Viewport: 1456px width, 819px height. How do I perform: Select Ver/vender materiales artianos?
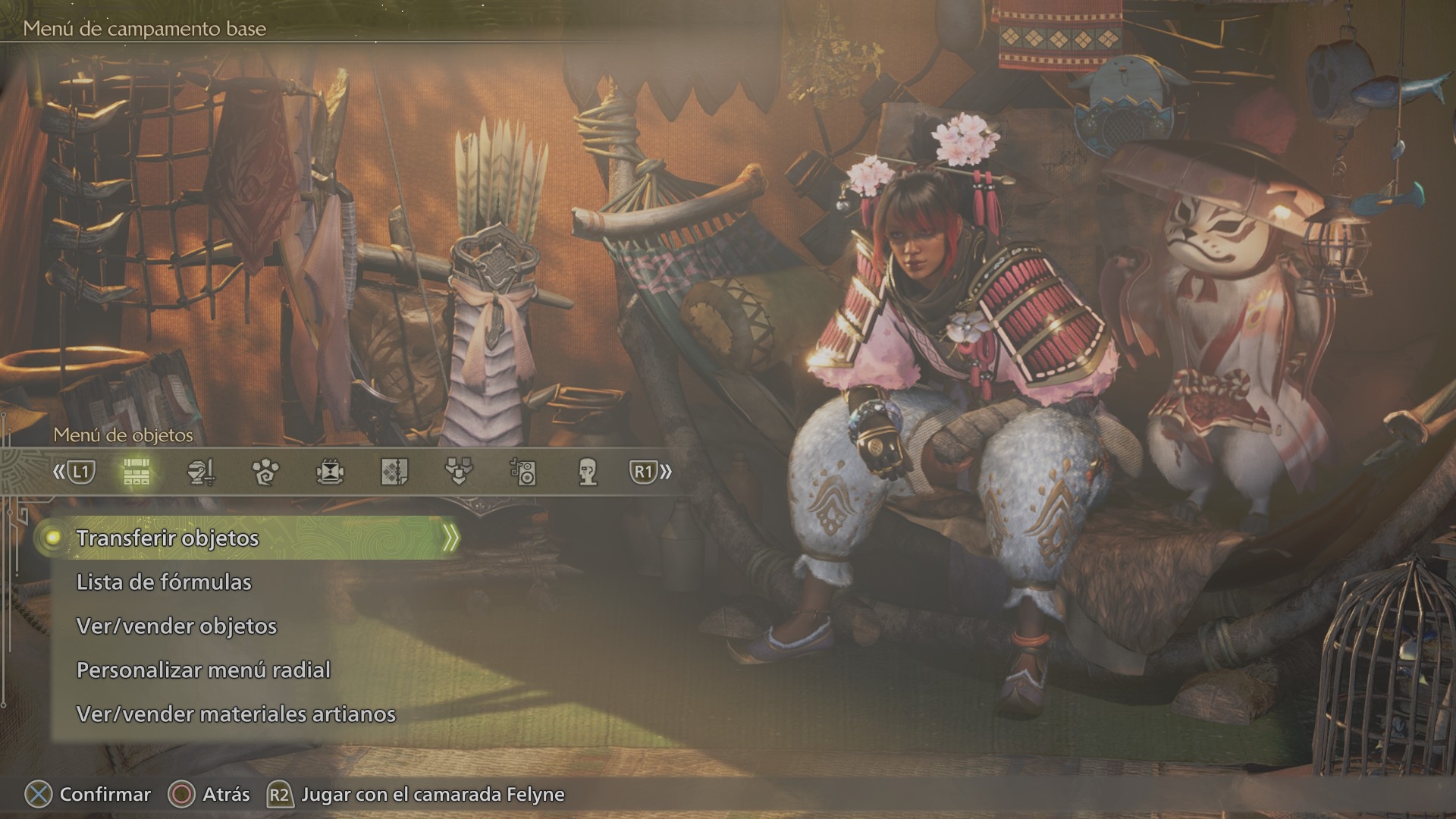click(x=236, y=714)
